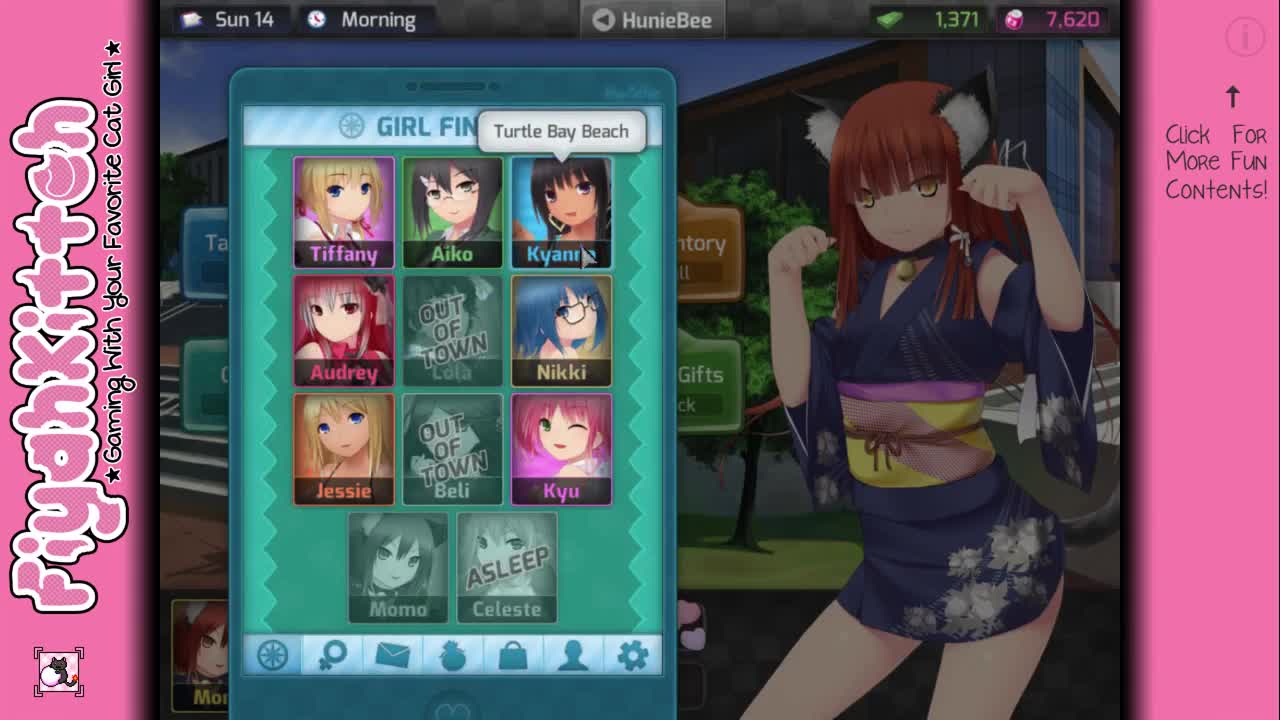Choose Aiko's portrait tile
The width and height of the screenshot is (1280, 720).
452,212
